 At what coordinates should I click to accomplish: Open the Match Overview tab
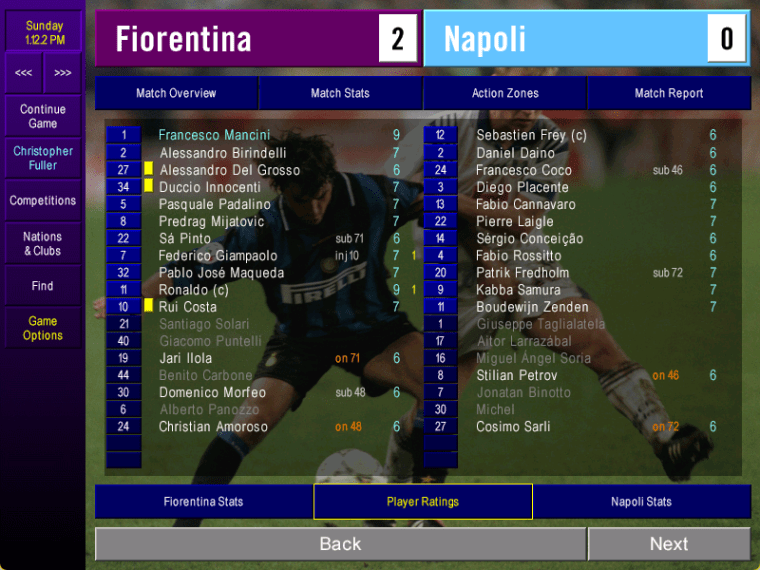pyautogui.click(x=176, y=93)
